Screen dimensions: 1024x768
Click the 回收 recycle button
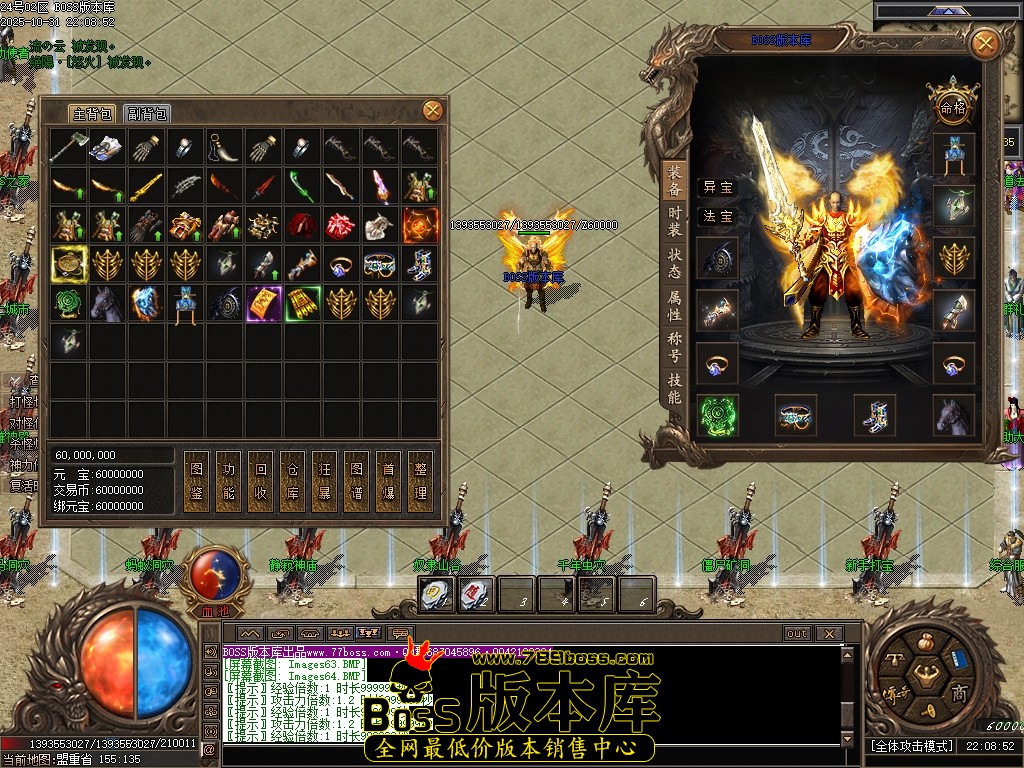pyautogui.click(x=261, y=480)
